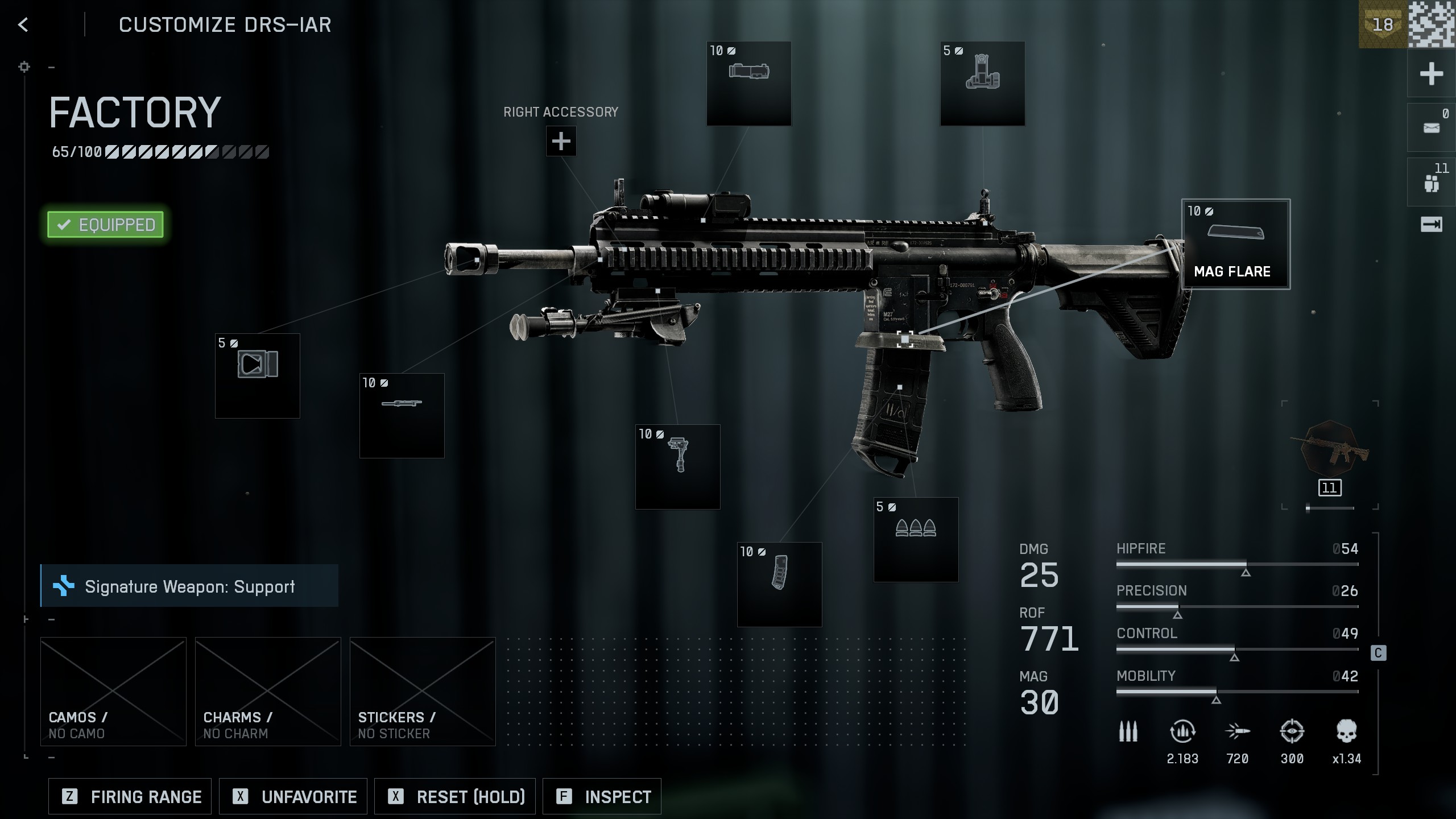
Task: Click the Reset (Hold) button
Action: tap(455, 796)
